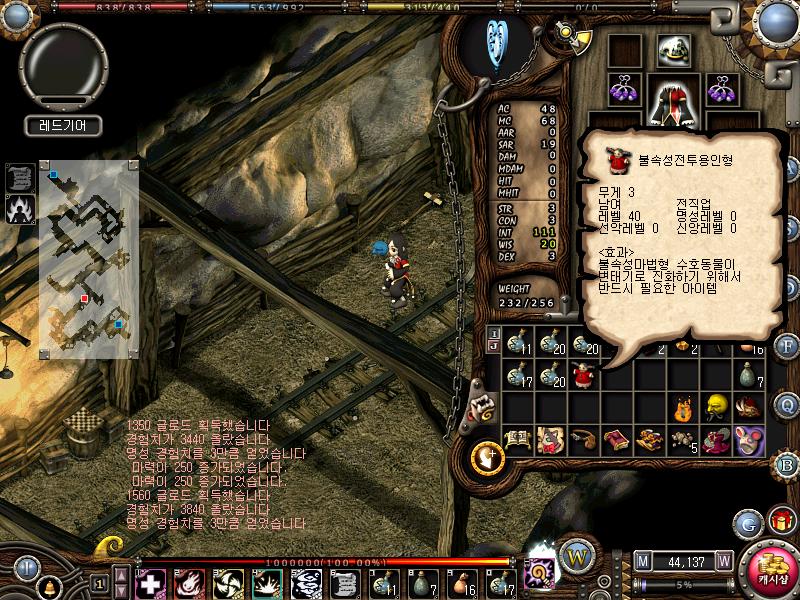Activate the white cross heal skill

point(150,581)
